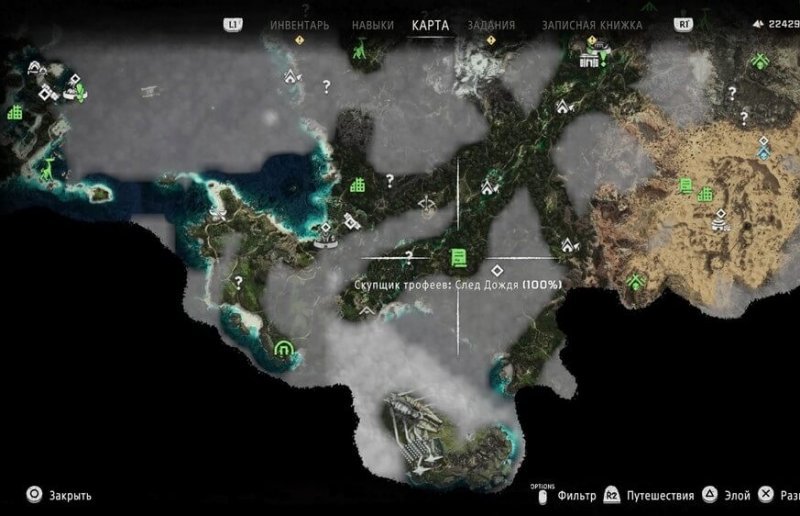Screen dimensions: 800x516
Task: Switch to the ИНВЕНТАРЬ tab
Action: click(299, 25)
